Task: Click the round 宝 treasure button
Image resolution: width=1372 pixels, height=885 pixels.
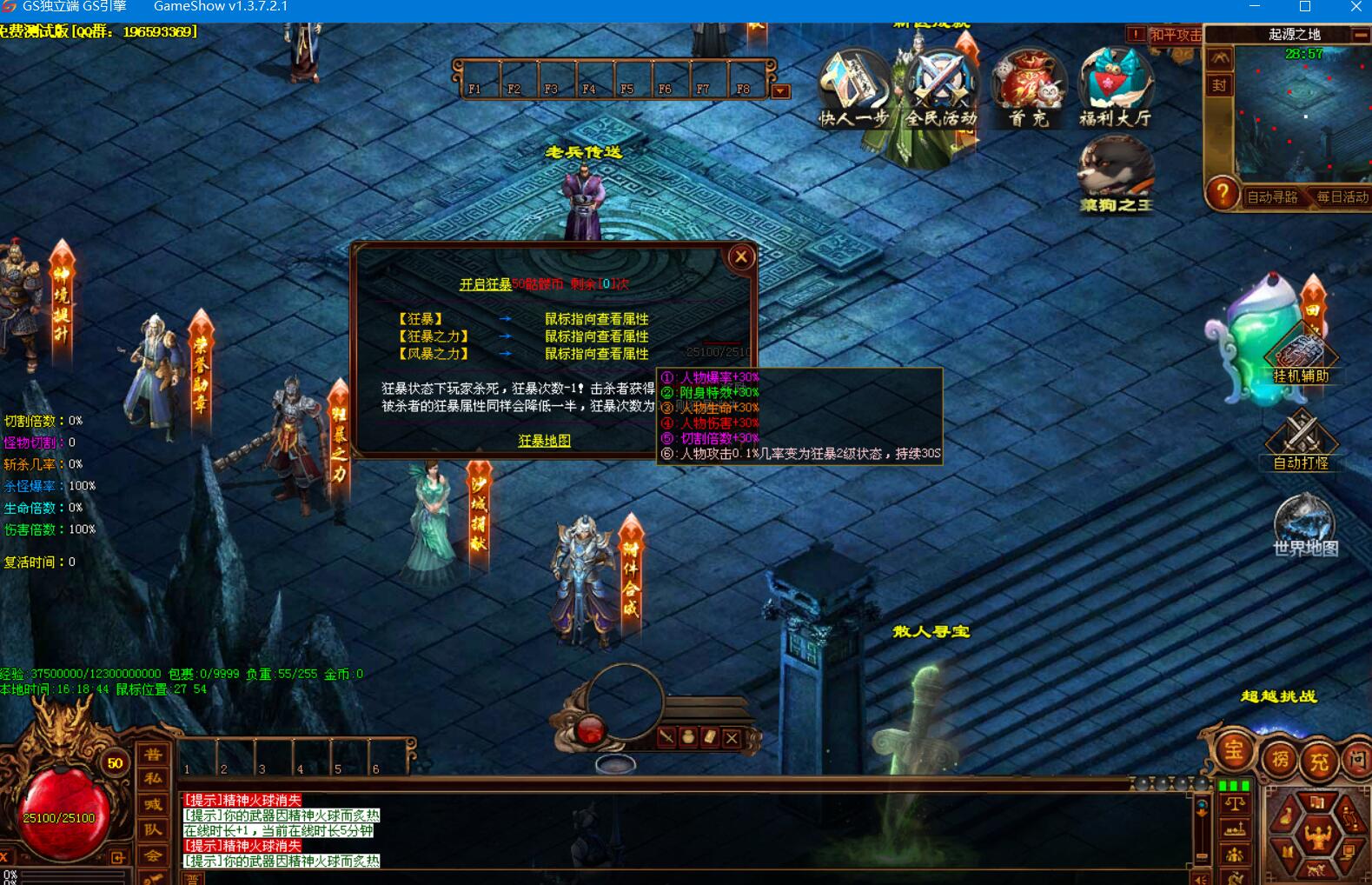Action: click(1234, 751)
